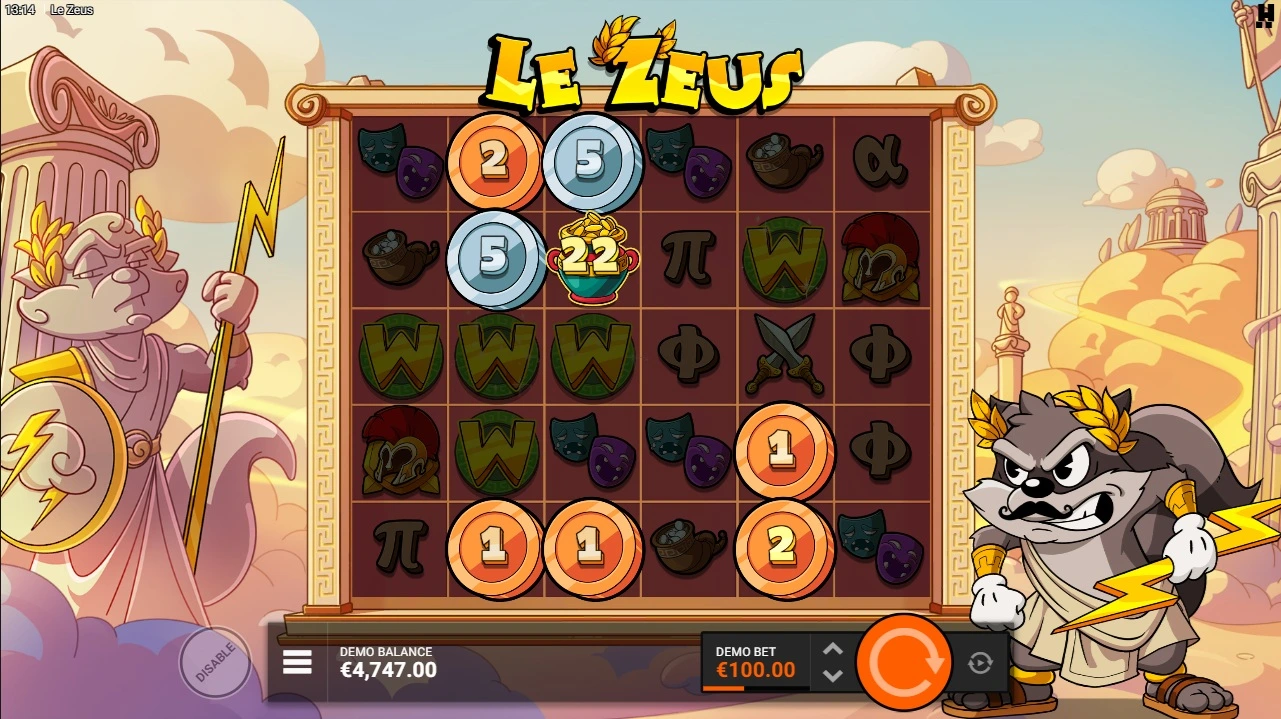Screen dimensions: 1281x719
Task: Open the autoplay settings
Action: click(x=979, y=662)
